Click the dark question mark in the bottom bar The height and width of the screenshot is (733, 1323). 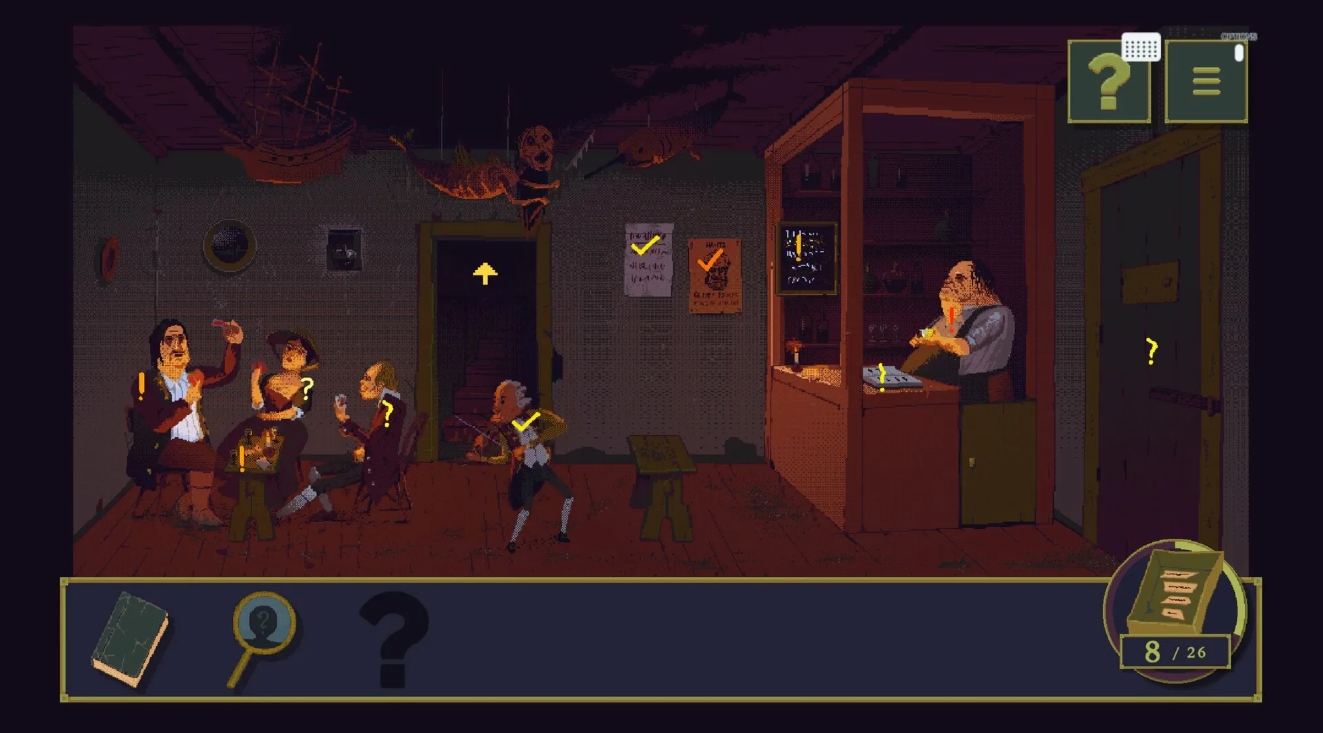click(x=393, y=638)
